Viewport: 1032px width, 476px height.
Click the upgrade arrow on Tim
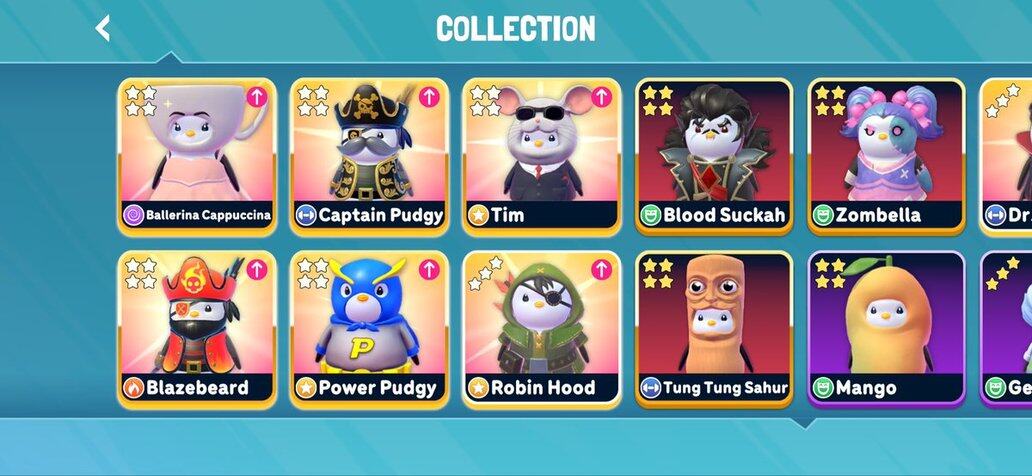tap(601, 97)
